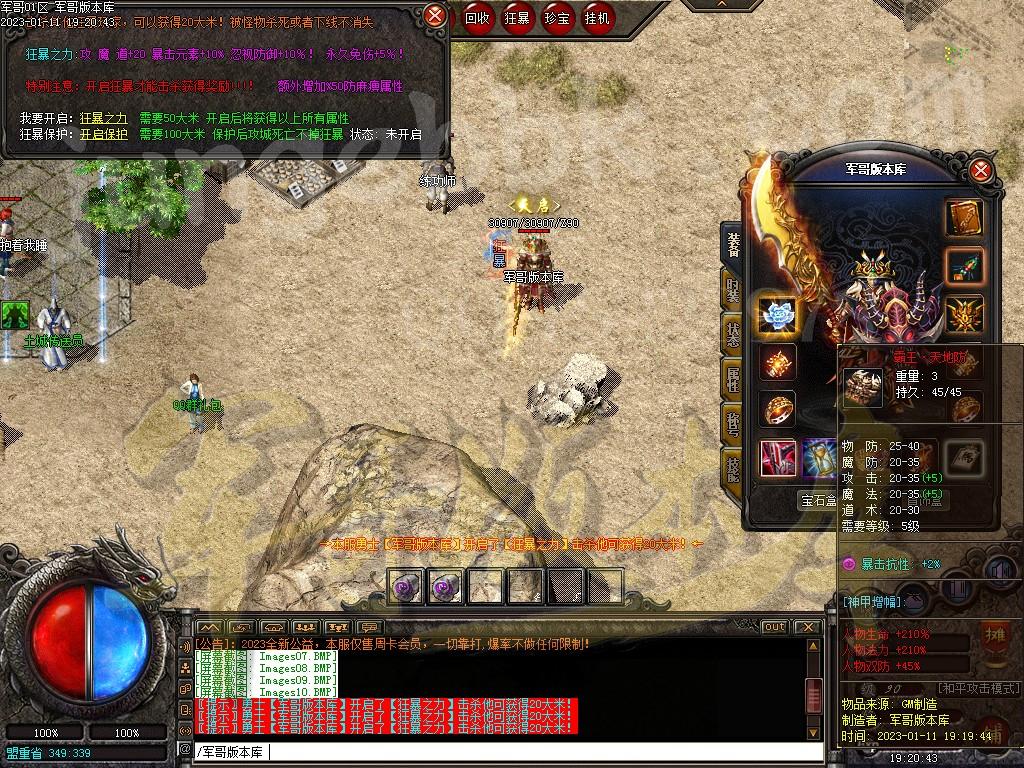The width and height of the screenshot is (1024, 768).
Task: Switch to the 时装 costume tab
Action: pos(732,290)
